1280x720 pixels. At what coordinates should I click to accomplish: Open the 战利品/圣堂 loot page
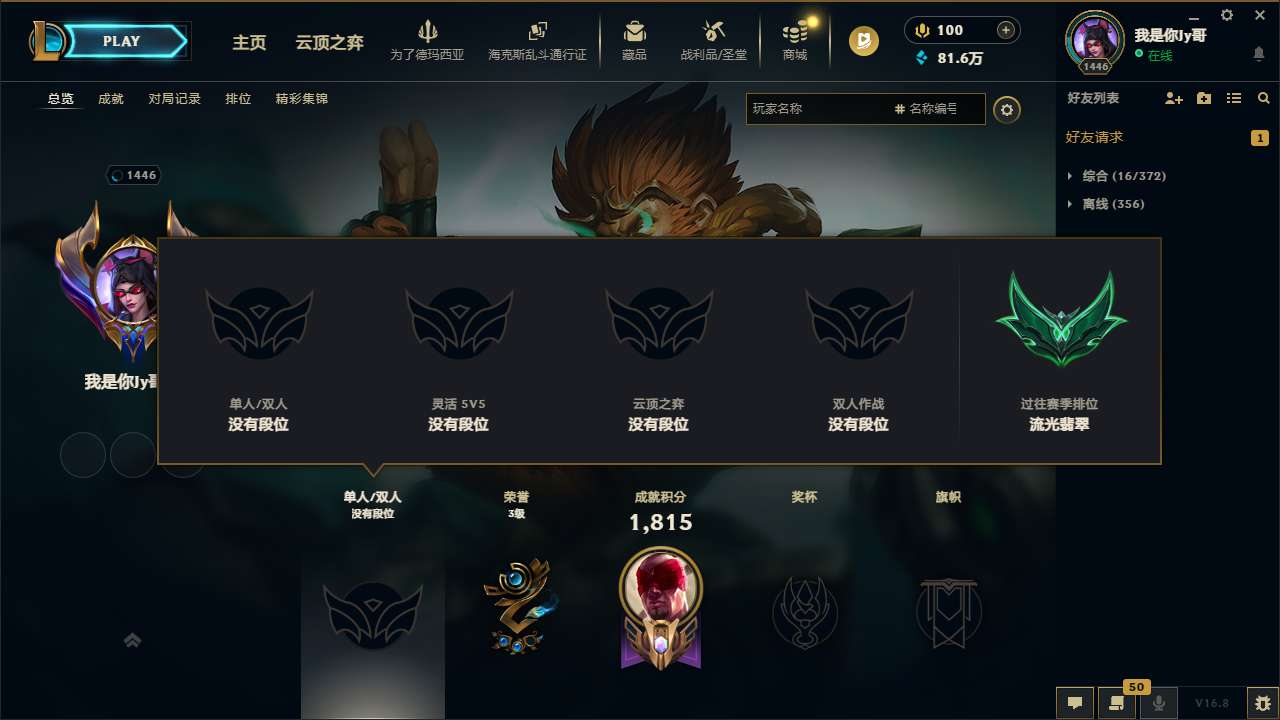(x=712, y=40)
